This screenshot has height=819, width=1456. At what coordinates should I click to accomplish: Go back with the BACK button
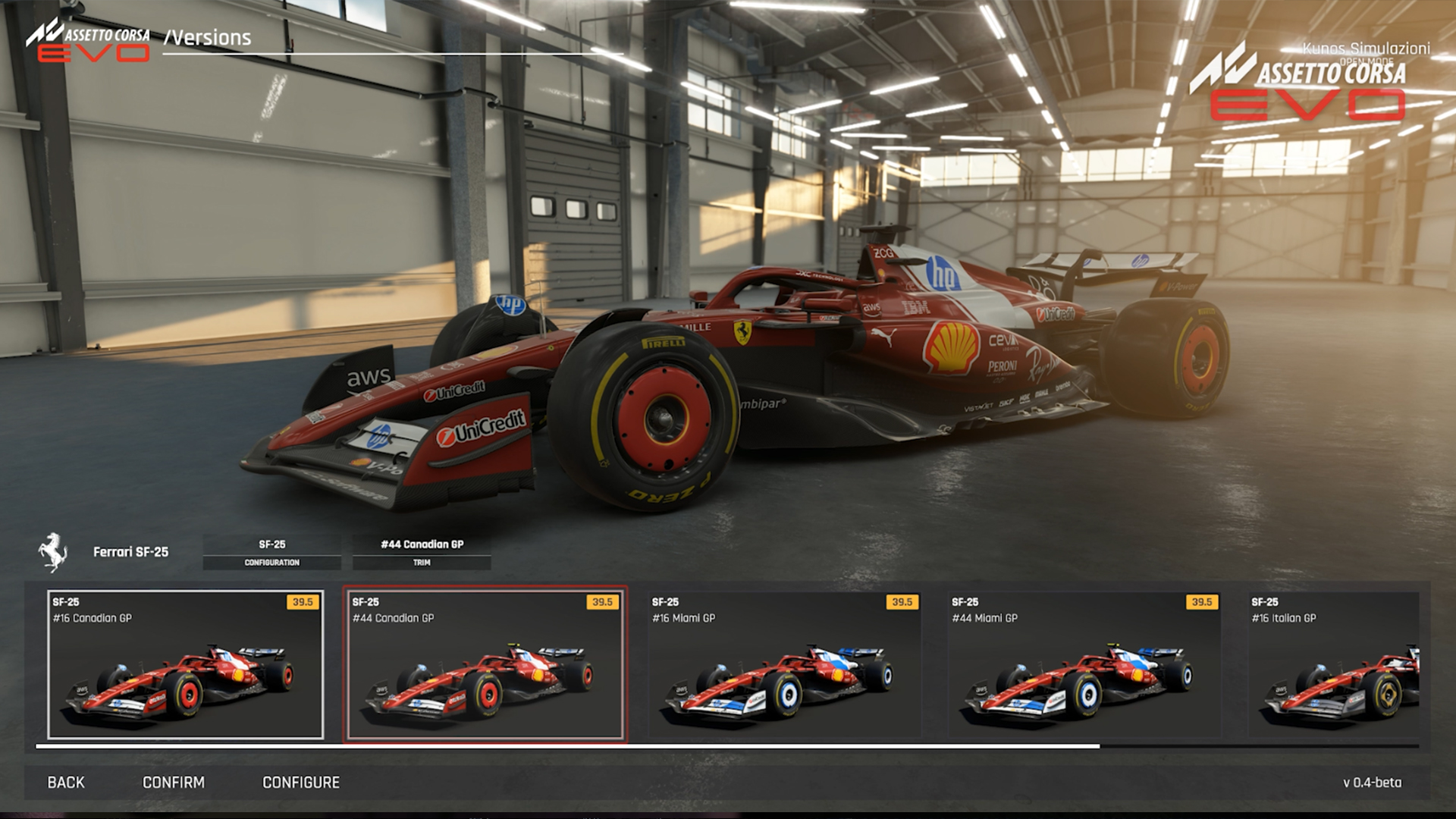point(66,782)
